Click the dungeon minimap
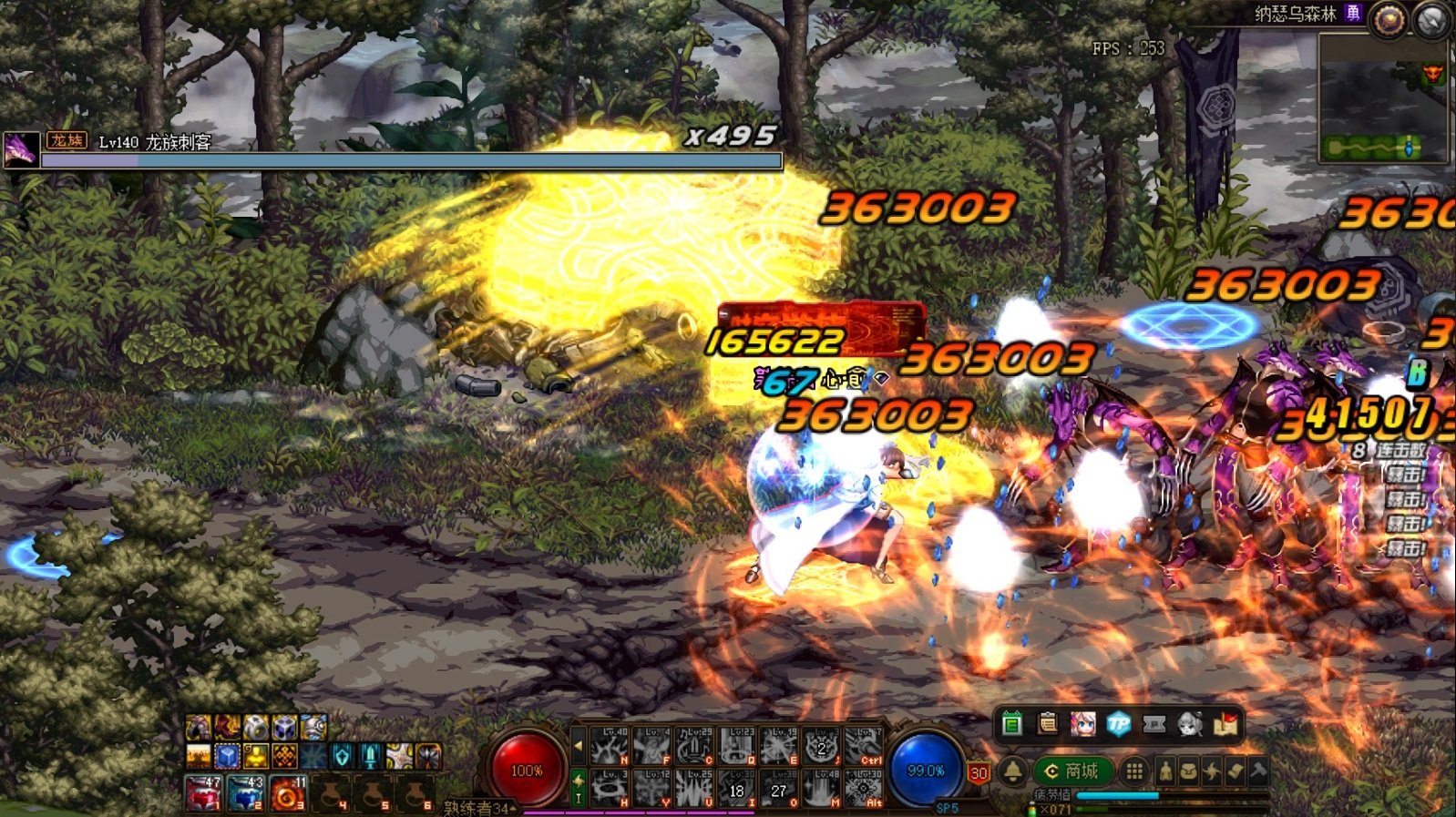The height and width of the screenshot is (817, 1456). (x=1382, y=100)
